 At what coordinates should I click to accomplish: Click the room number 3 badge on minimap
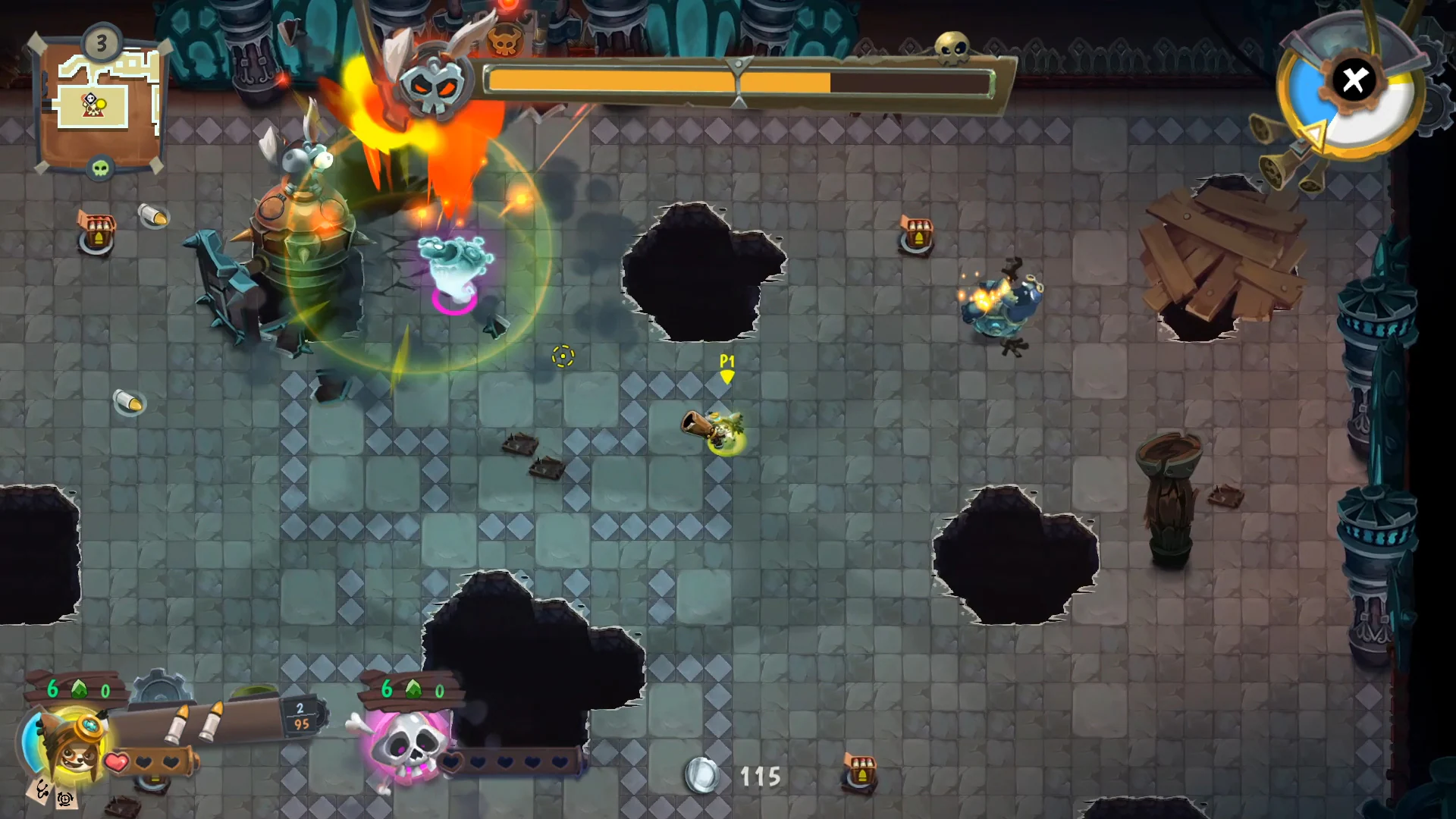[x=100, y=42]
